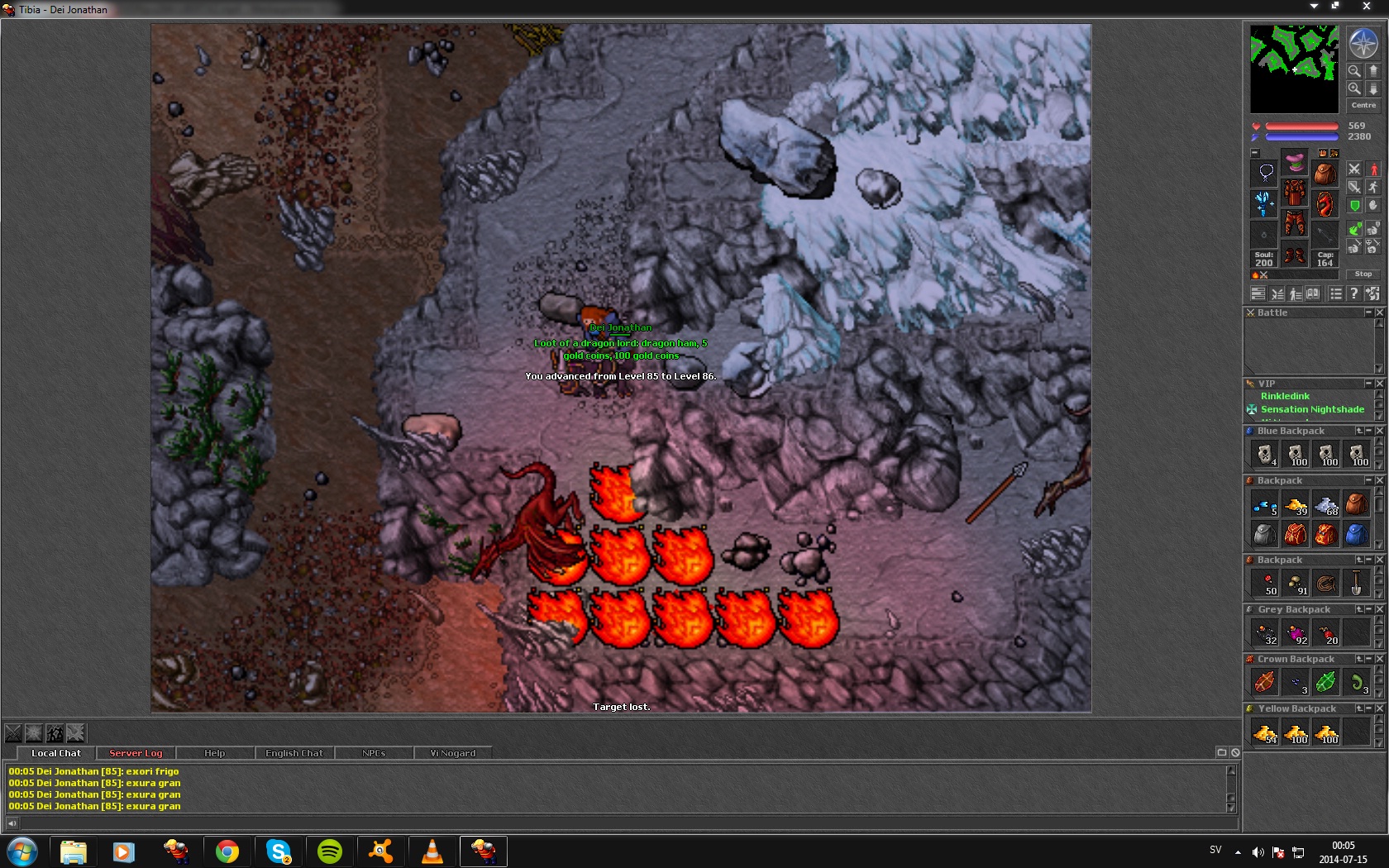Zoom in the minimap

pos(1354,88)
